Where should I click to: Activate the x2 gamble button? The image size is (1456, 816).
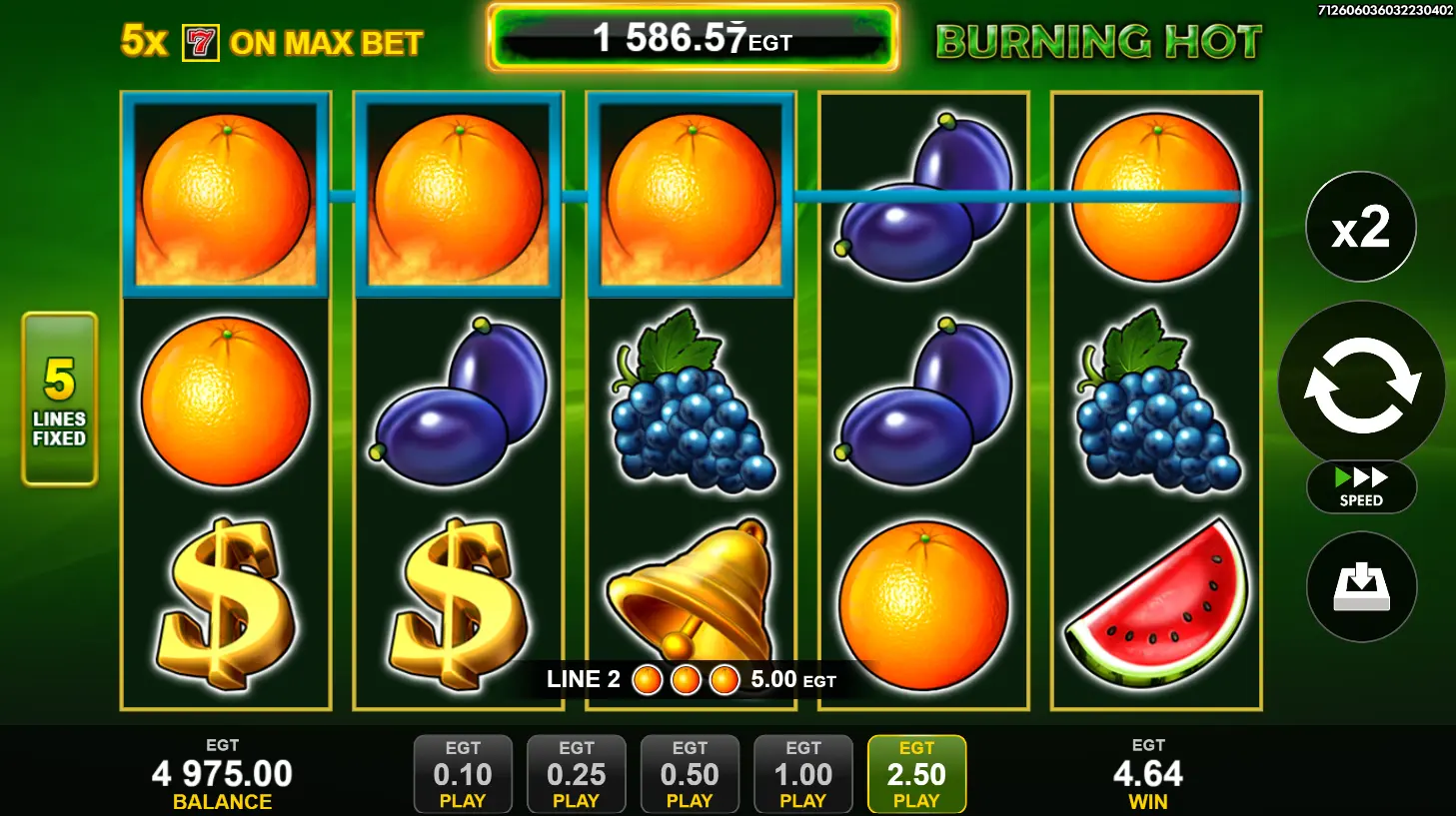tap(1361, 227)
